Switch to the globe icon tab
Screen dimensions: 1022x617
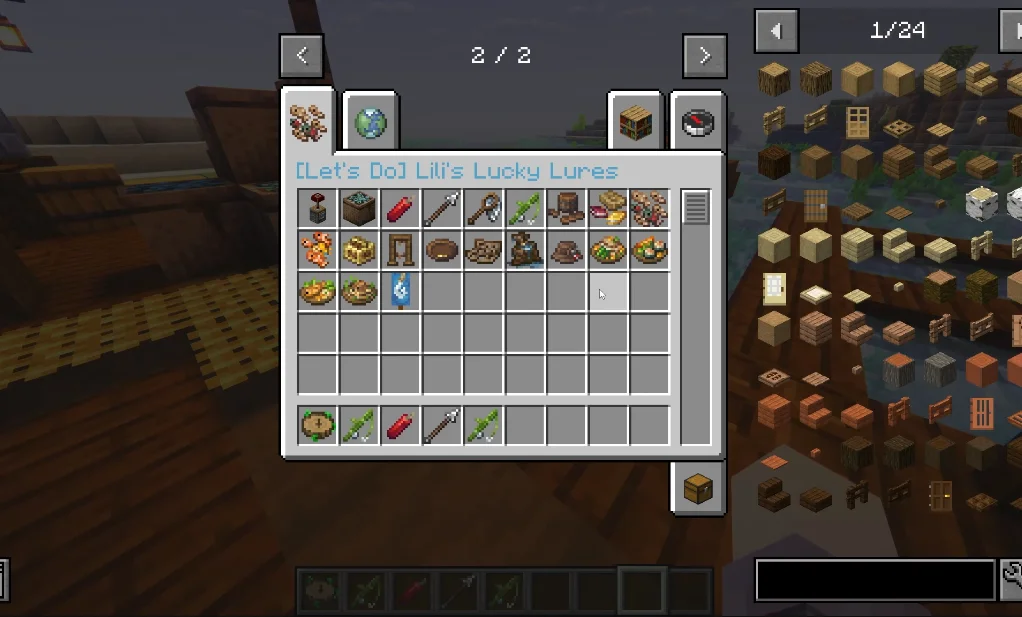[x=370, y=123]
